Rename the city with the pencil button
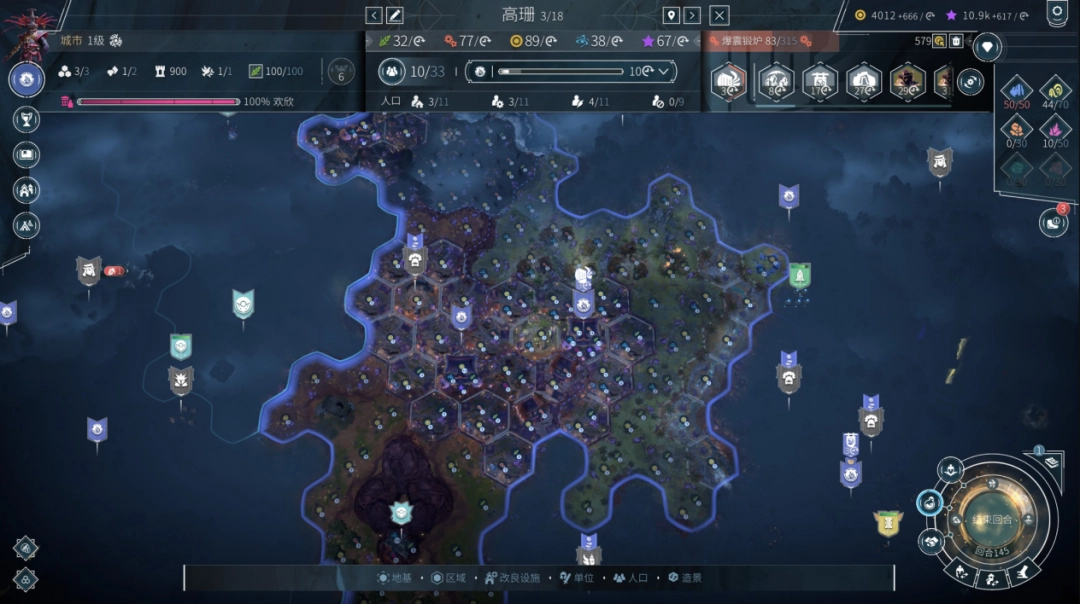This screenshot has width=1080, height=604. [395, 15]
